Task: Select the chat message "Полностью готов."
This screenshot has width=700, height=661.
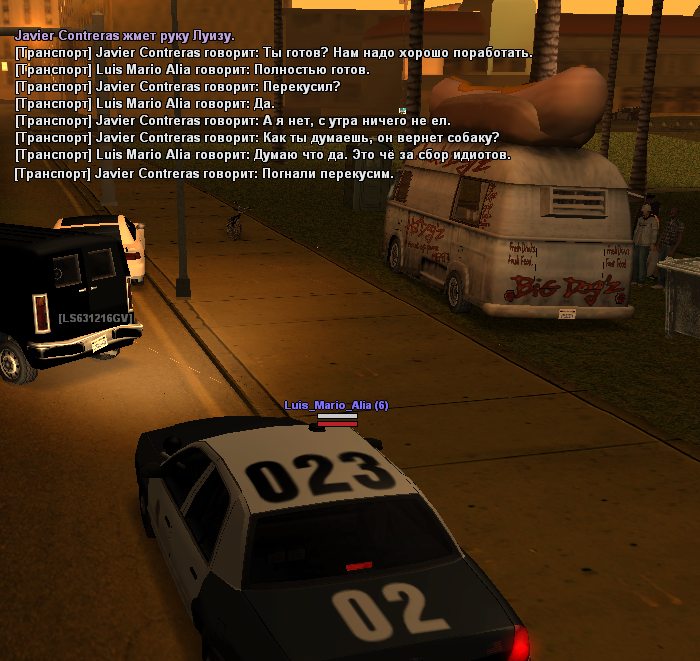Action: click(x=192, y=70)
